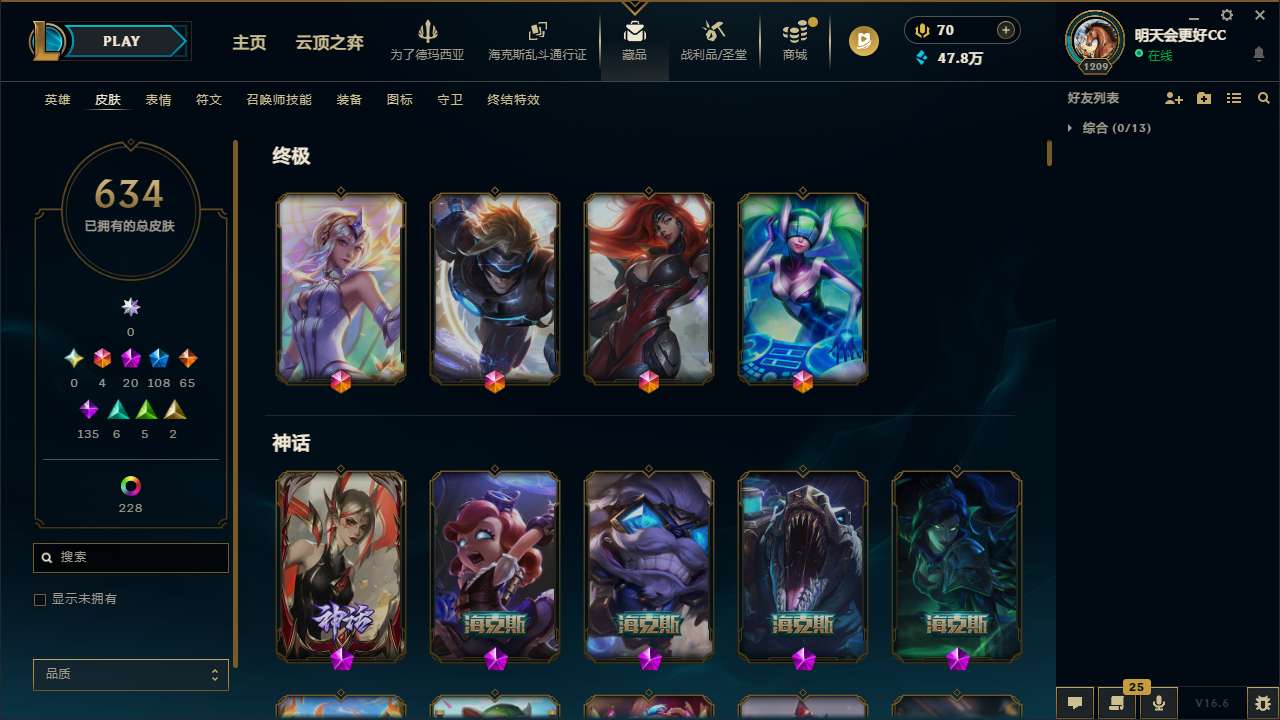
Task: Click the PLAY button
Action: pyautogui.click(x=121, y=41)
